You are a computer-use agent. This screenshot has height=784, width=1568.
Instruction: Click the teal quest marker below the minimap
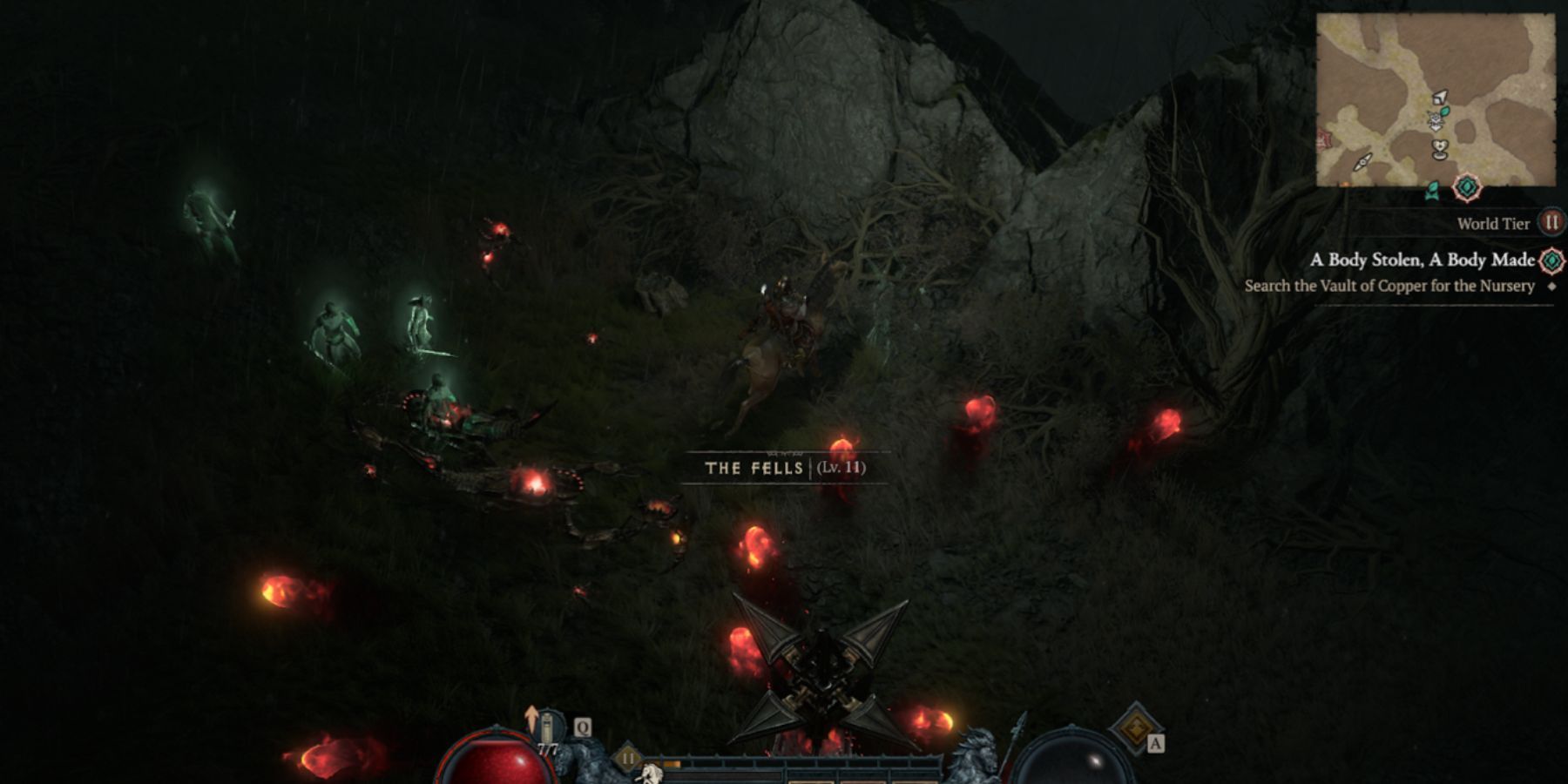click(1467, 187)
